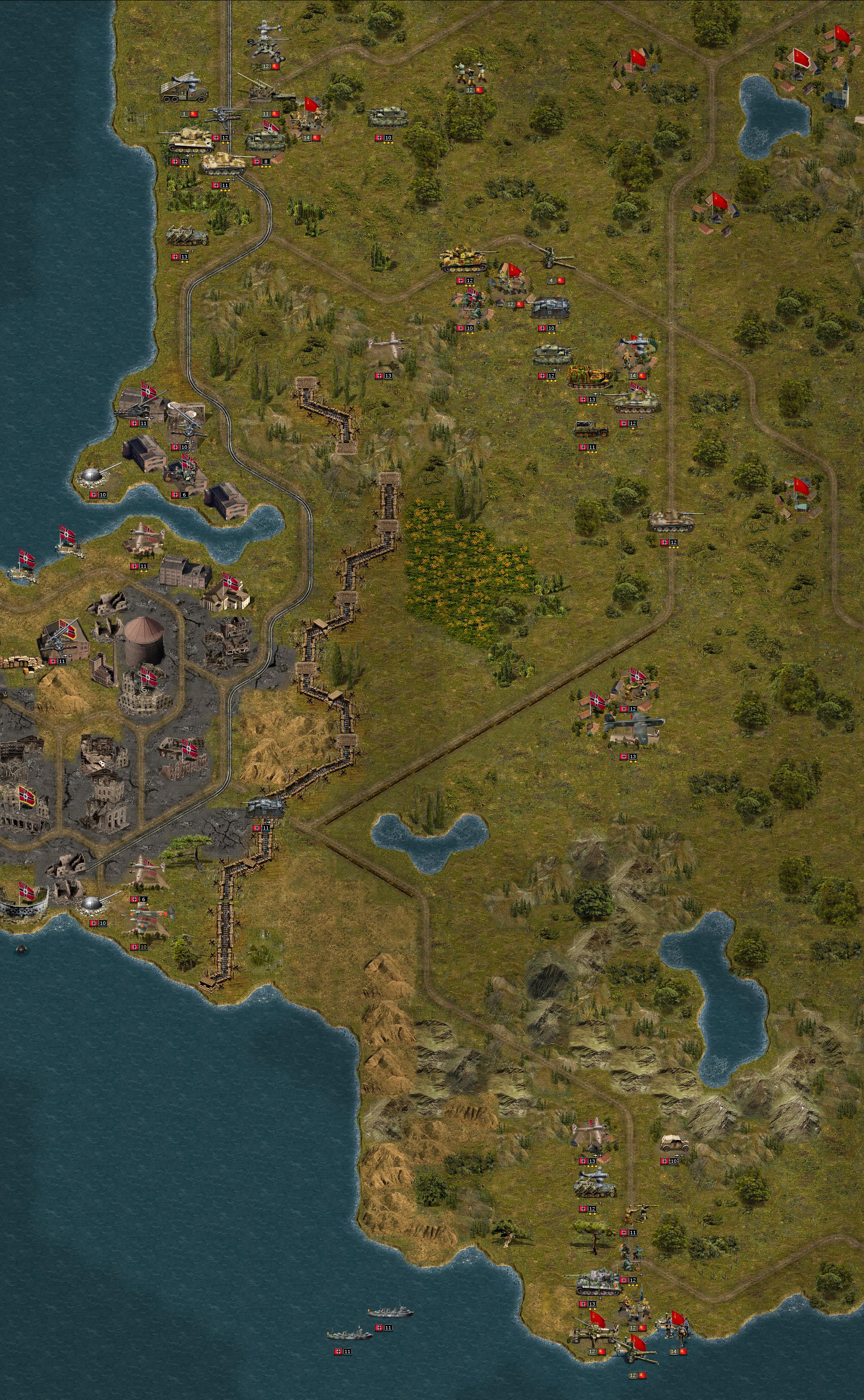Select the Soviet rocket truck with strength 1

(184, 91)
